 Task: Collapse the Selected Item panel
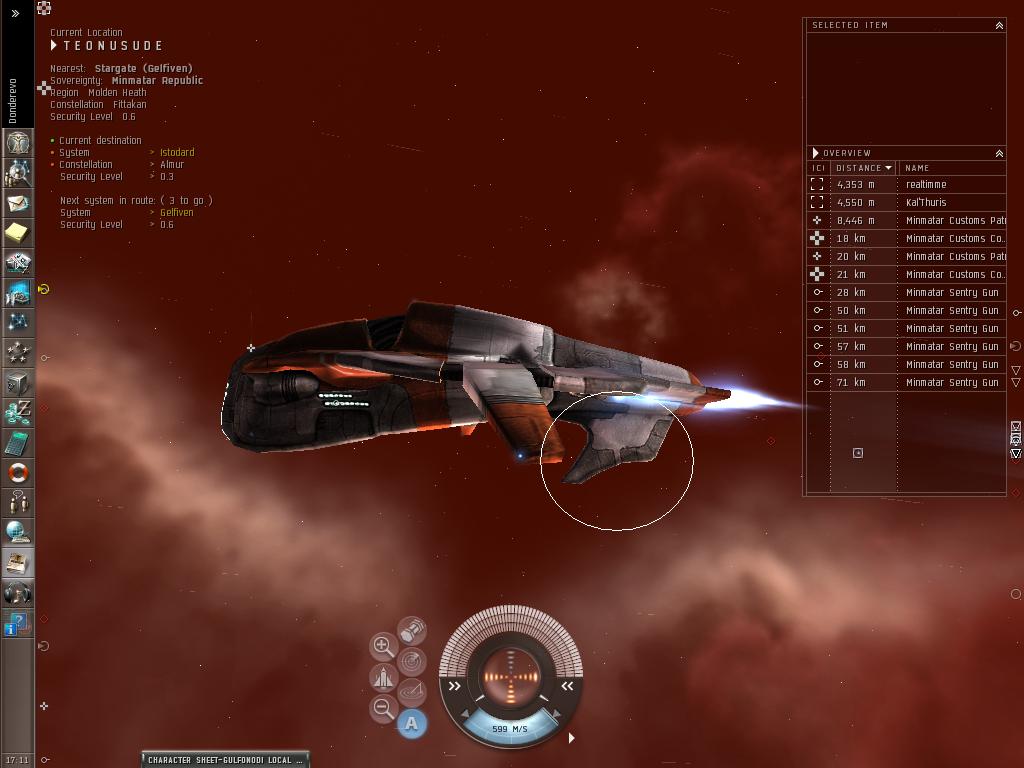pyautogui.click(x=998, y=25)
